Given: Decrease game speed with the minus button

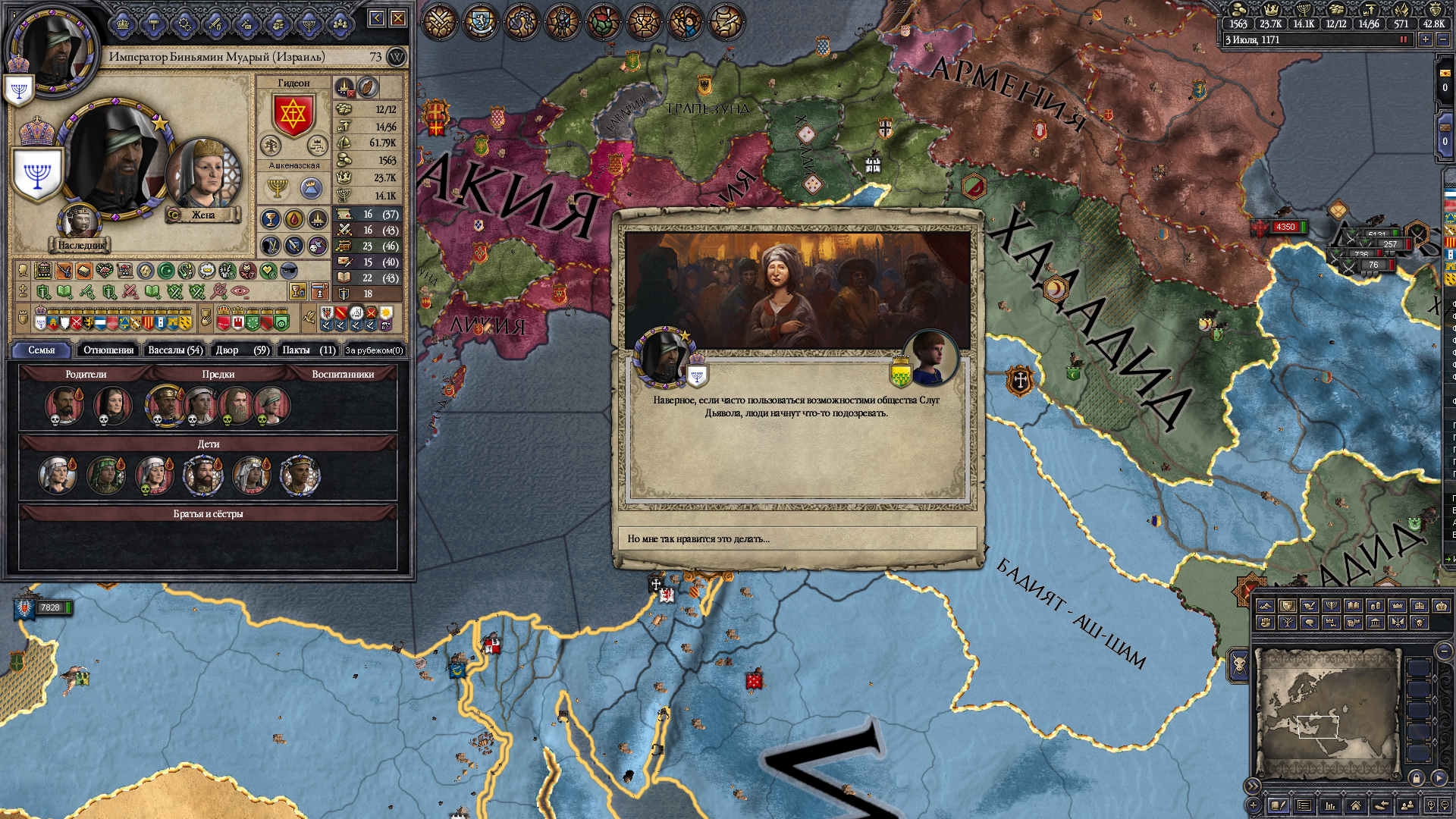Looking at the screenshot, I should pyautogui.click(x=1443, y=39).
